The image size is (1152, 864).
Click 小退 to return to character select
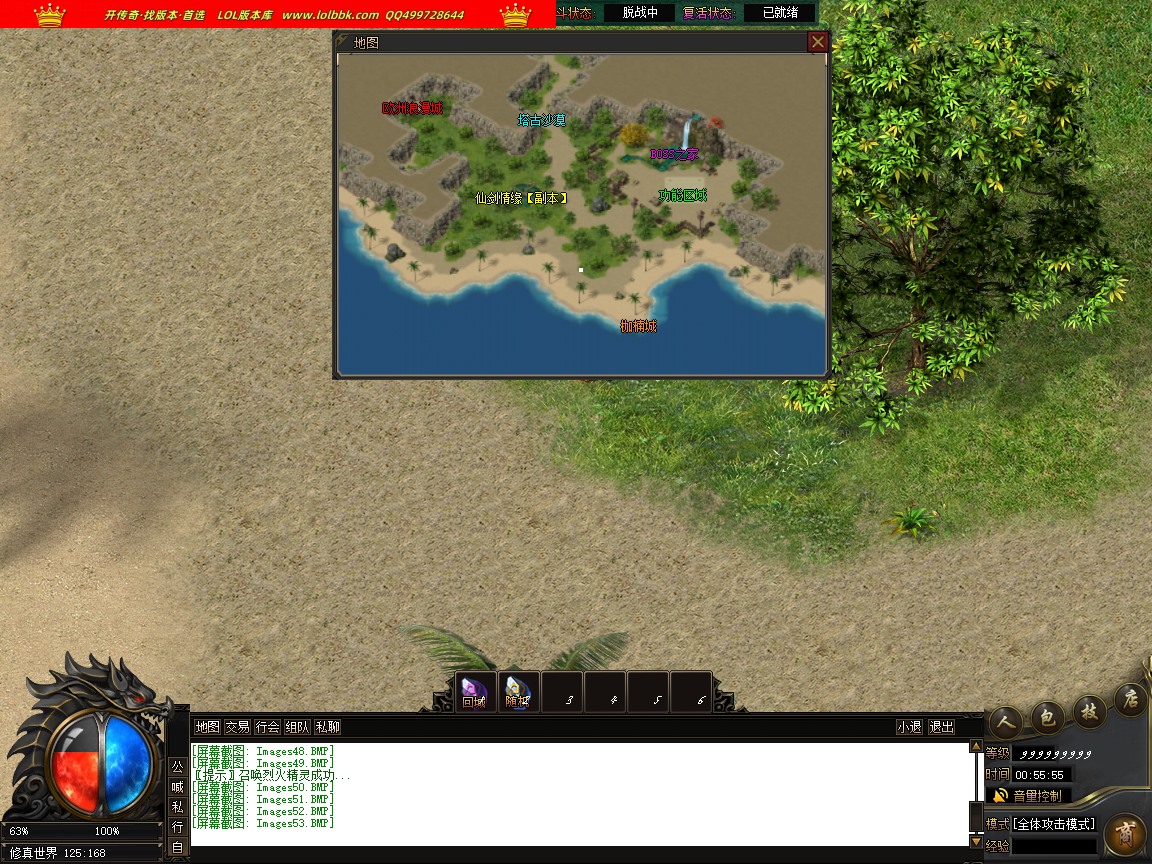909,727
